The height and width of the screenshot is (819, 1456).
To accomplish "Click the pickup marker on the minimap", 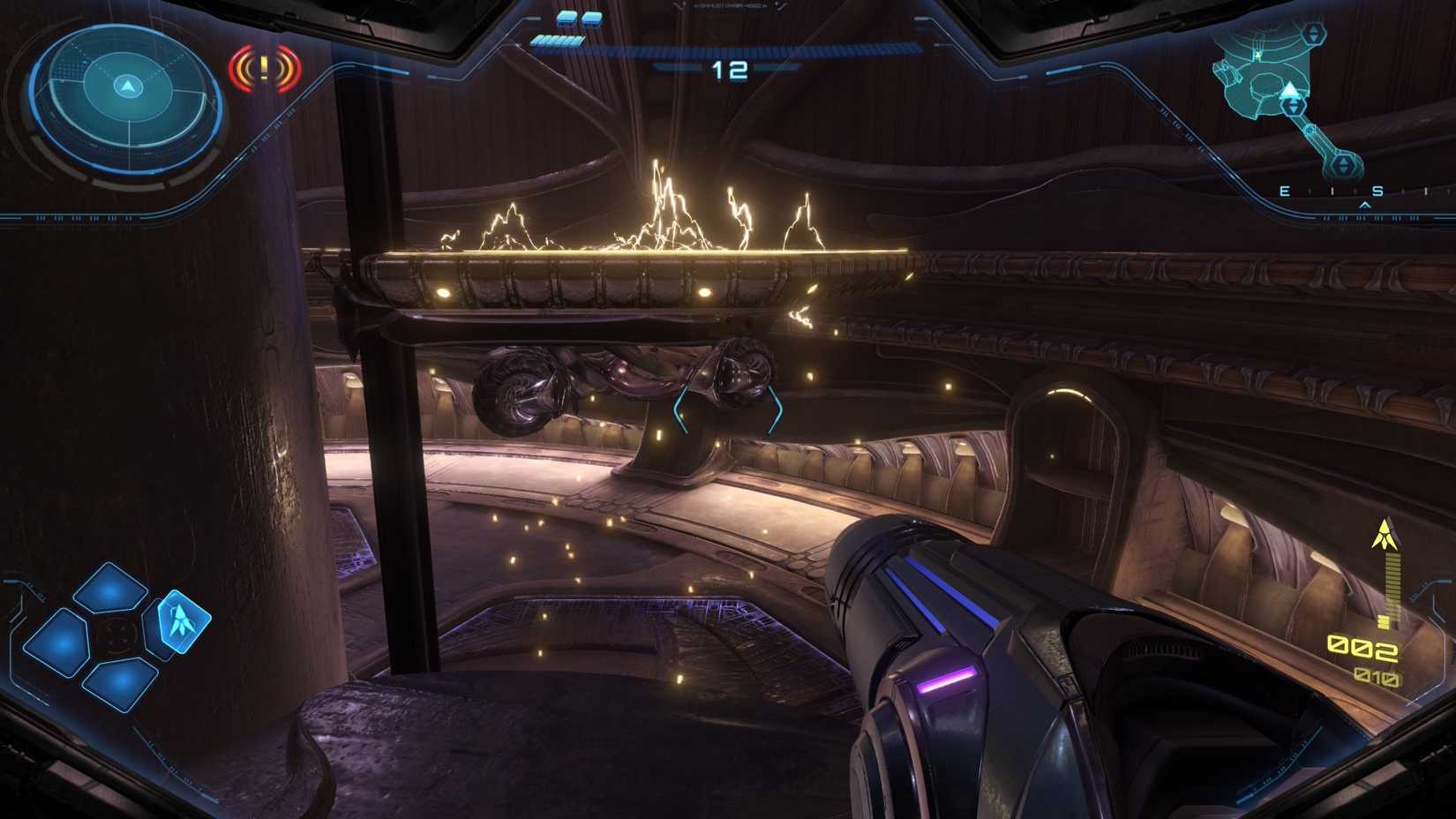I will [x=1257, y=54].
